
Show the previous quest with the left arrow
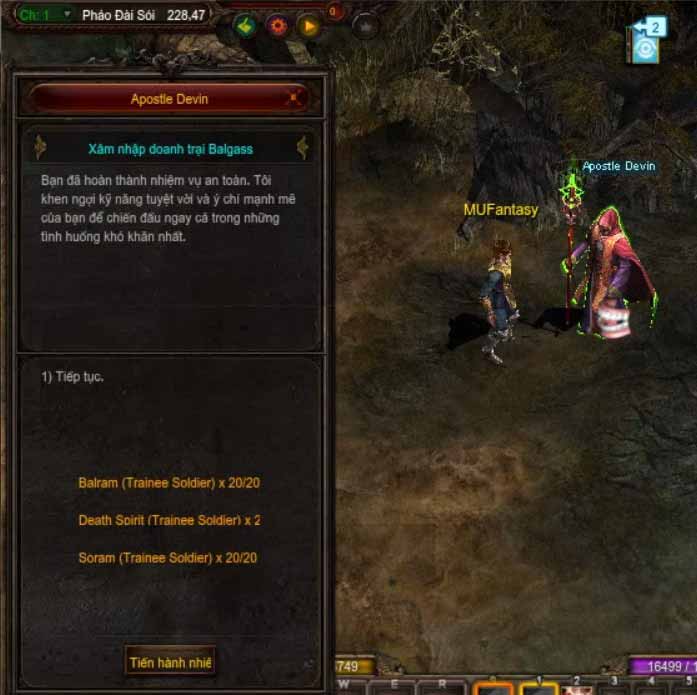click(41, 148)
